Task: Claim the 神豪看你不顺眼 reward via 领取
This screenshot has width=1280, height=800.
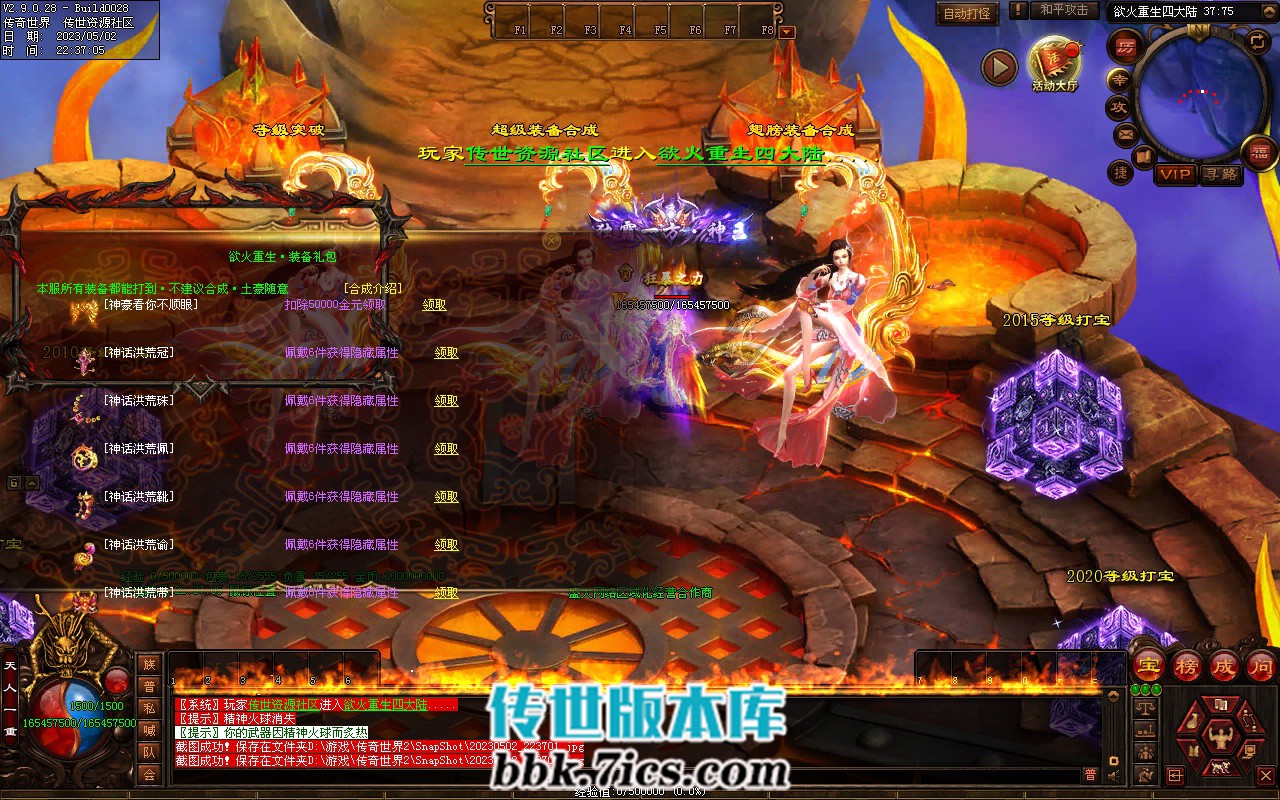Action: coord(434,305)
